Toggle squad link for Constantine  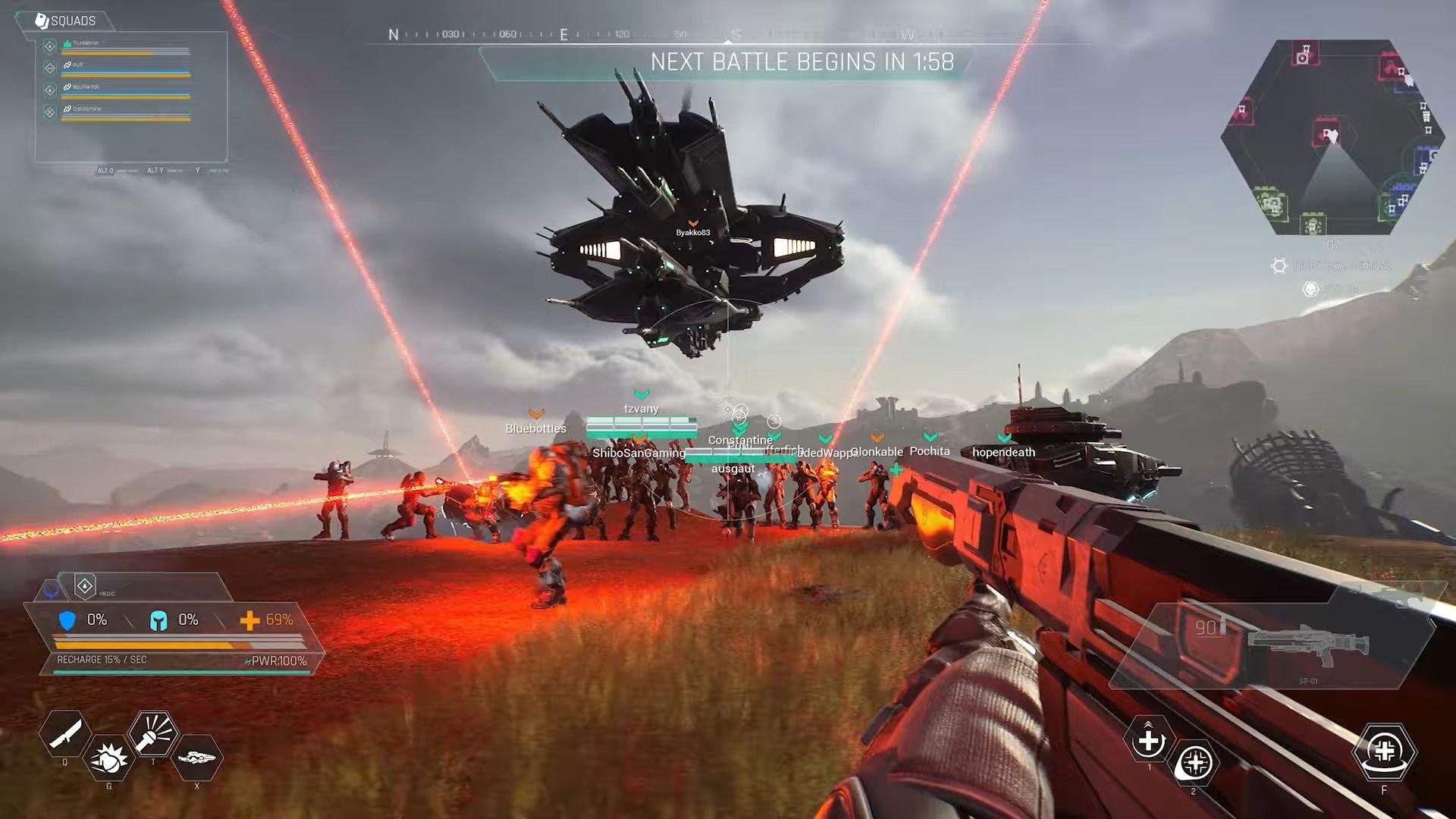(67, 108)
